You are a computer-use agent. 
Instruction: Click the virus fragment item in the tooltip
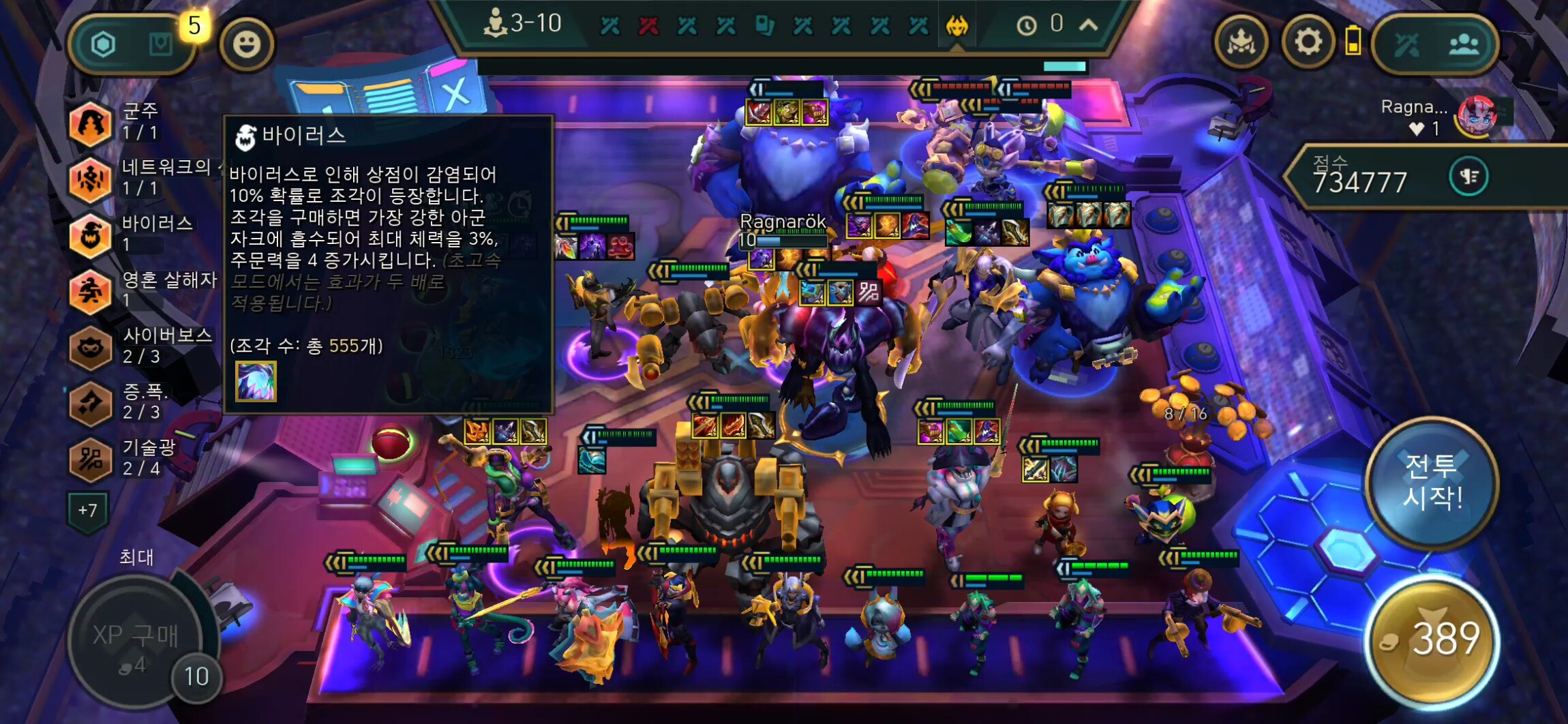click(256, 381)
